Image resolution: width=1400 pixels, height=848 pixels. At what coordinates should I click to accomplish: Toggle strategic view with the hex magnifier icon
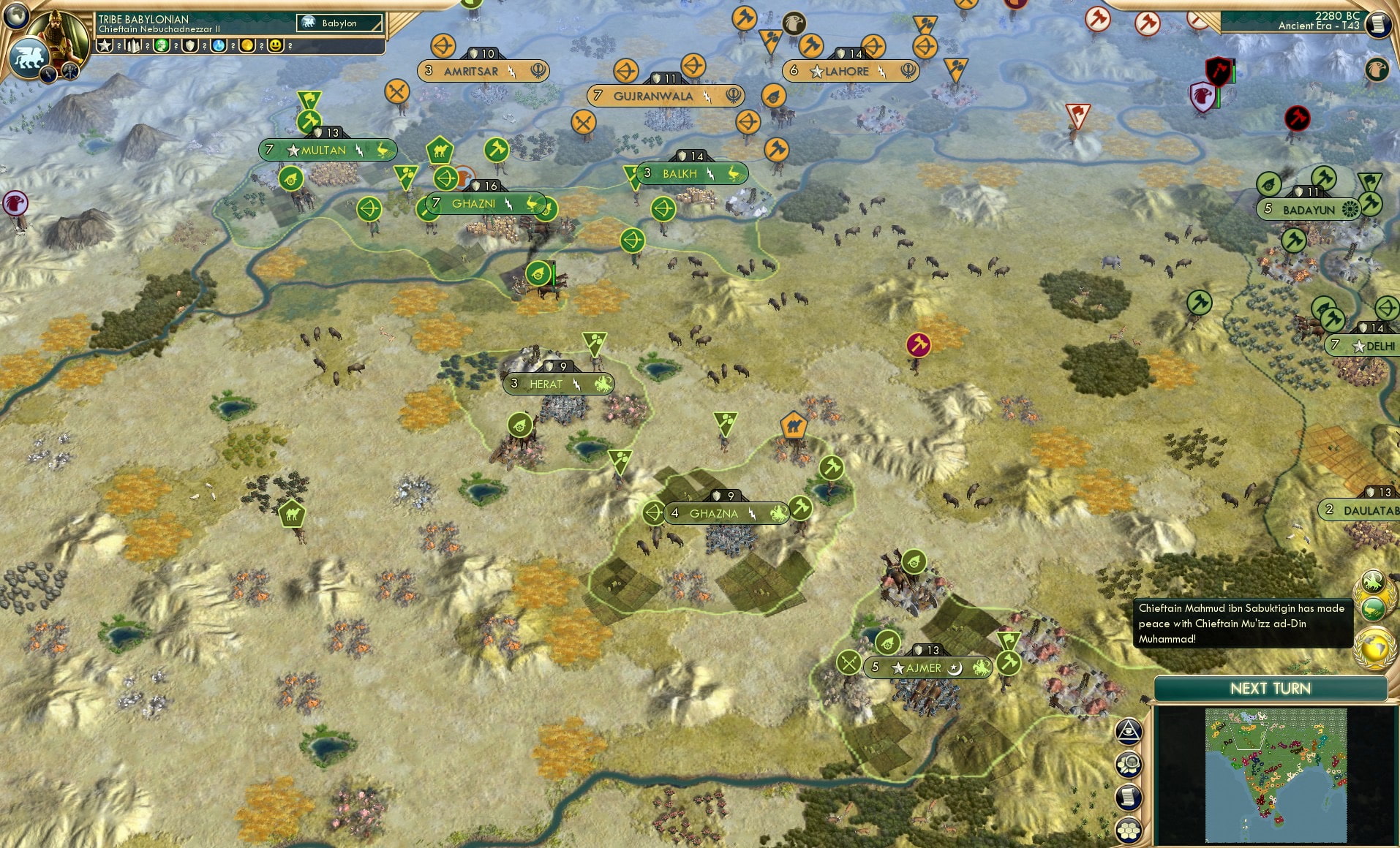1129,764
